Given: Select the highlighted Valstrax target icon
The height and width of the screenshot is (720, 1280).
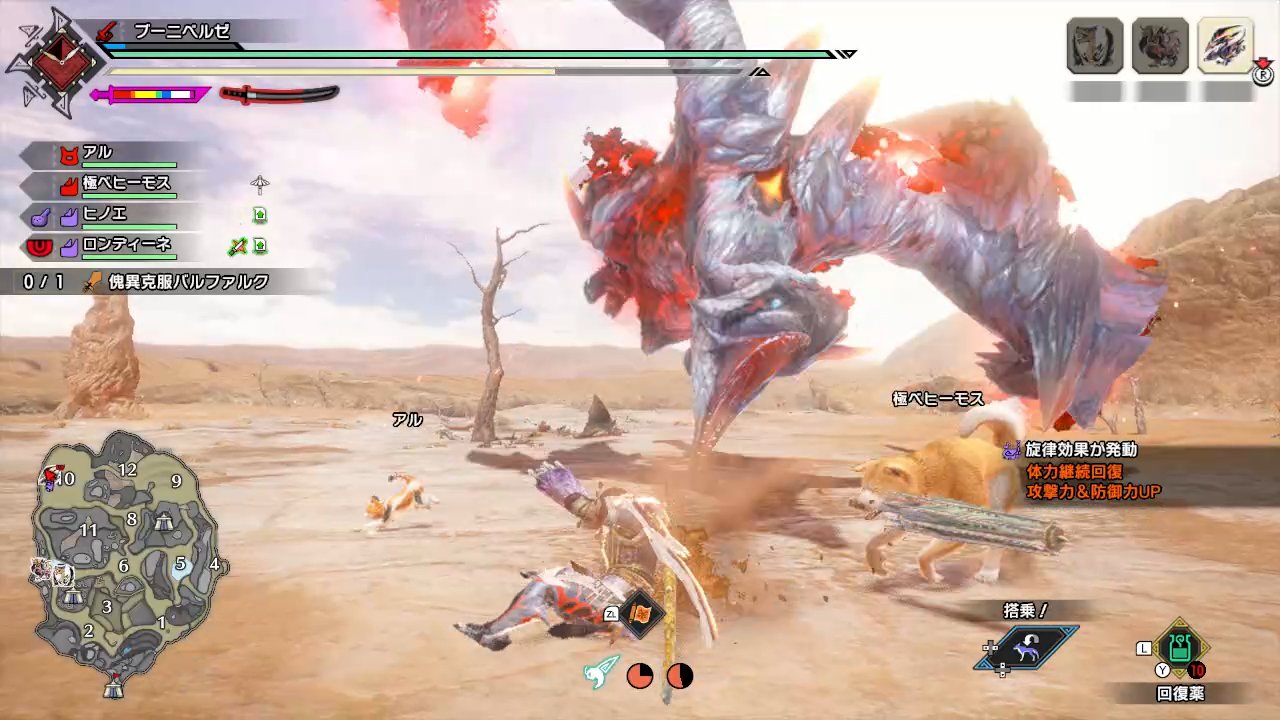Looking at the screenshot, I should (x=1225, y=46).
